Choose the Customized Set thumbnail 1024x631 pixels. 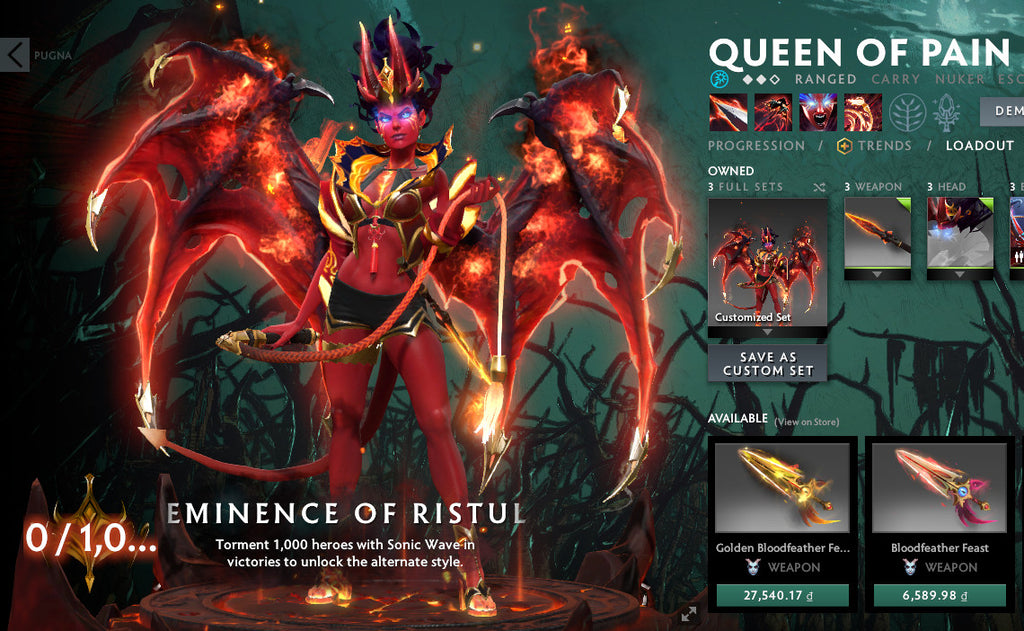(x=768, y=260)
